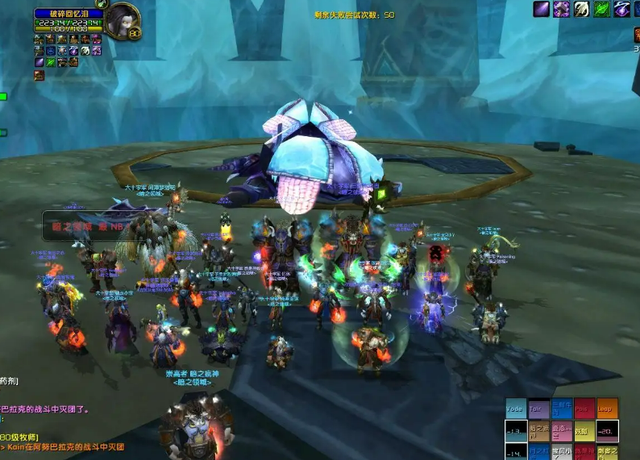Click the white wing buff icon

point(583,9)
